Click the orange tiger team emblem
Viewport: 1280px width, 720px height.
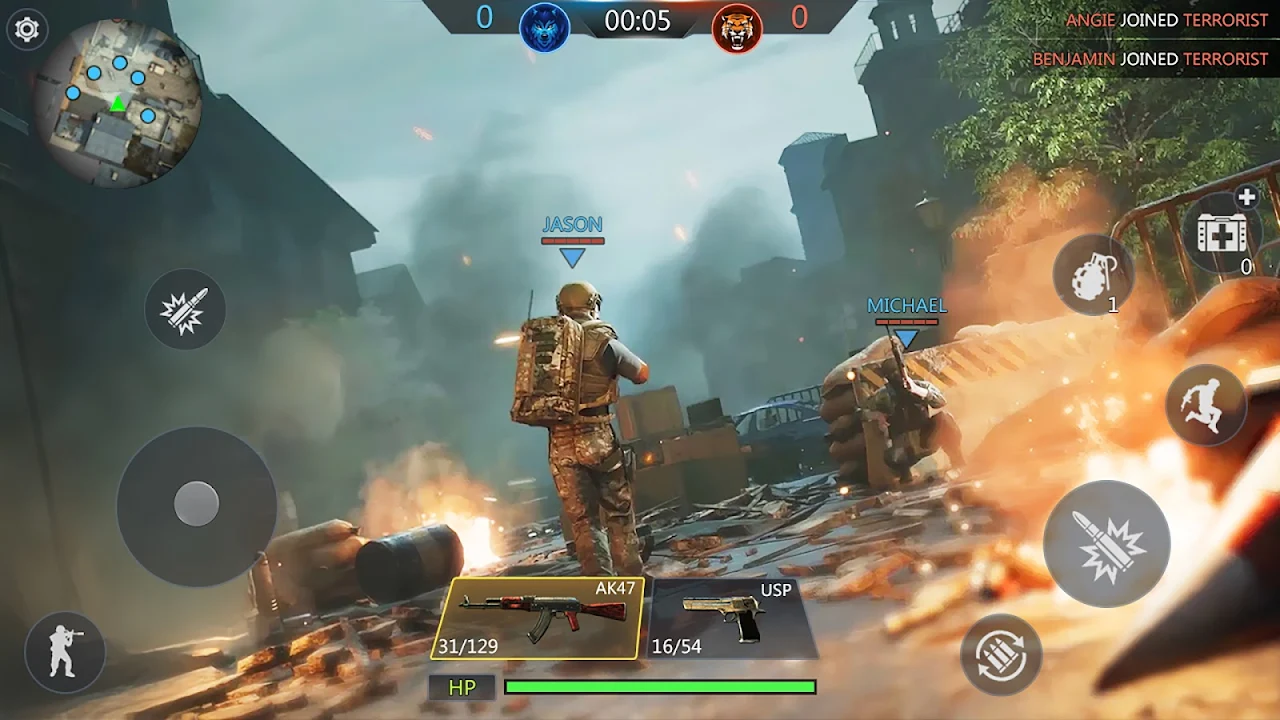click(737, 27)
